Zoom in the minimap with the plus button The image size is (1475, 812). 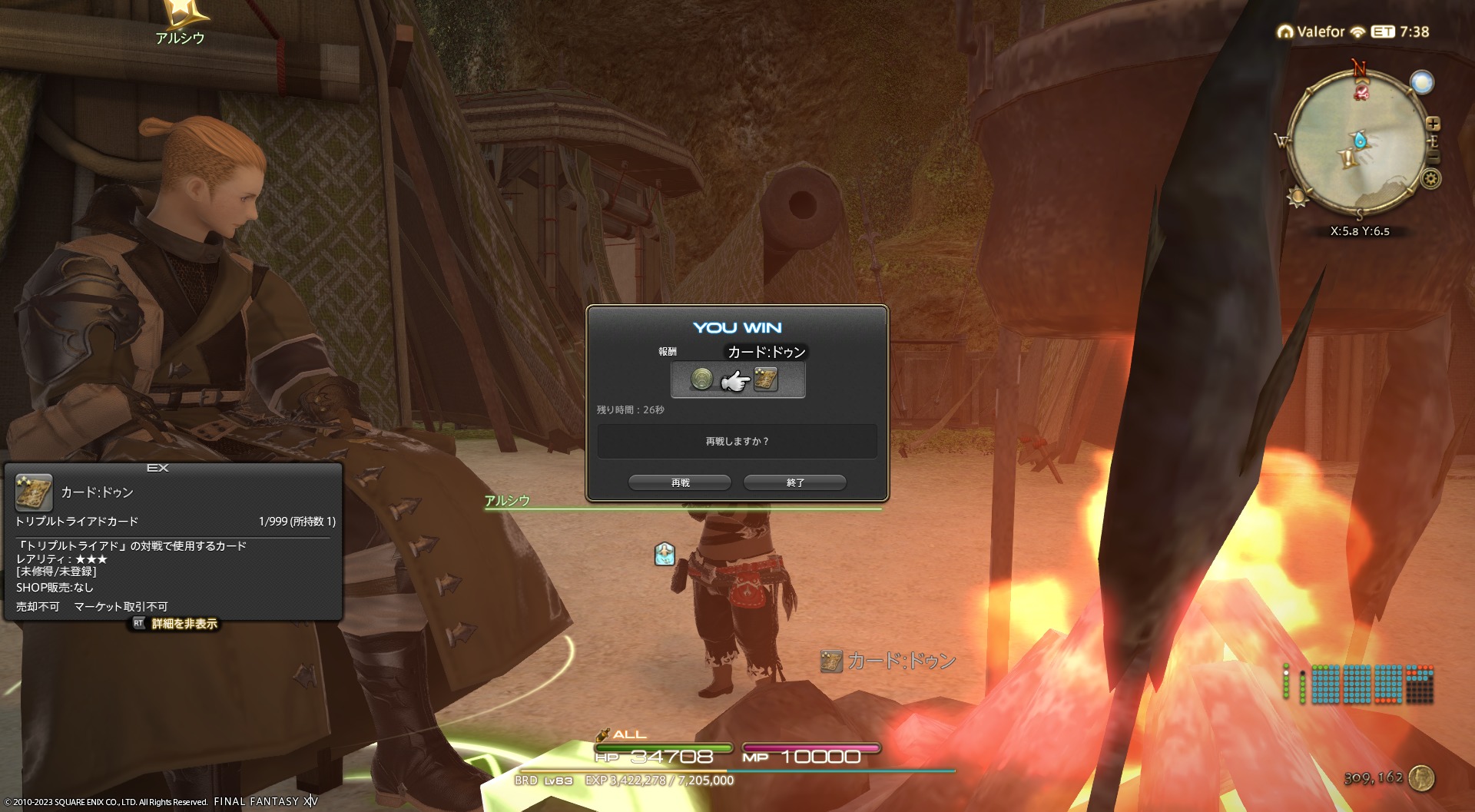1433,124
